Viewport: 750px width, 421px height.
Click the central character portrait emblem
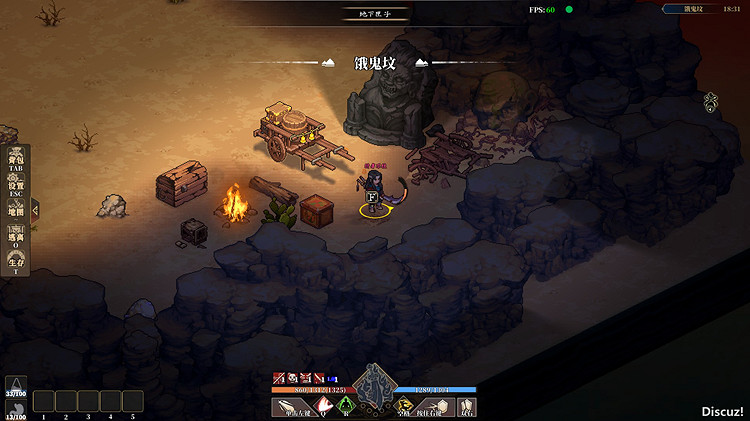[375, 385]
